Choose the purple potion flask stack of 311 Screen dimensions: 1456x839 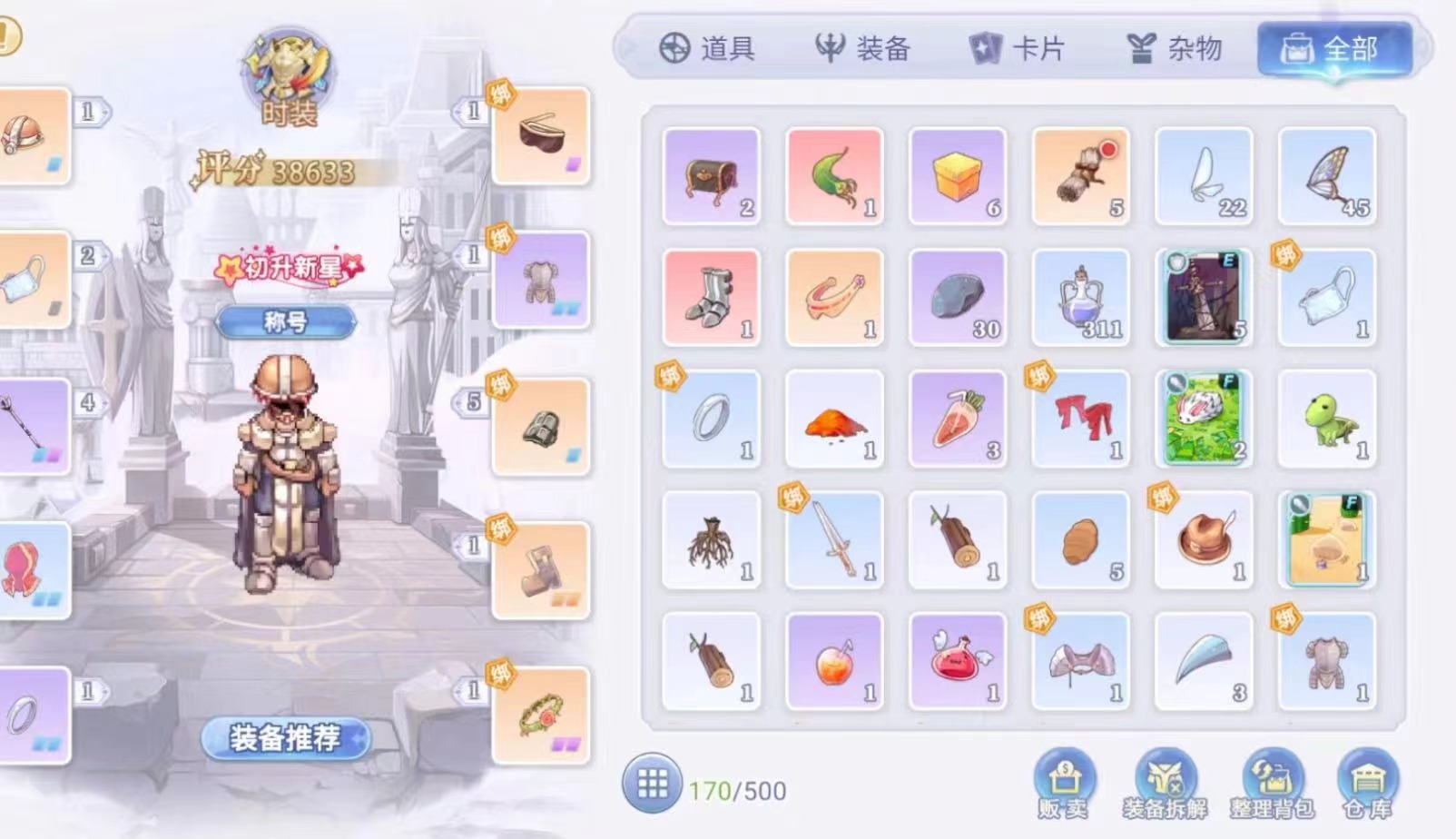[1080, 298]
